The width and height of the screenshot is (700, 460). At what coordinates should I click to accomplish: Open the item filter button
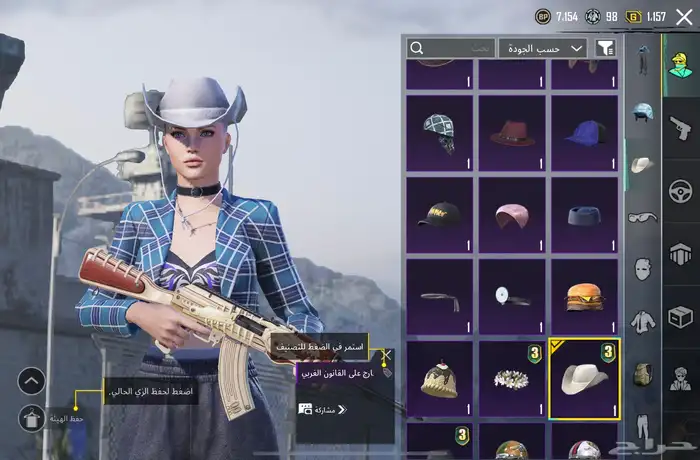[x=605, y=47]
